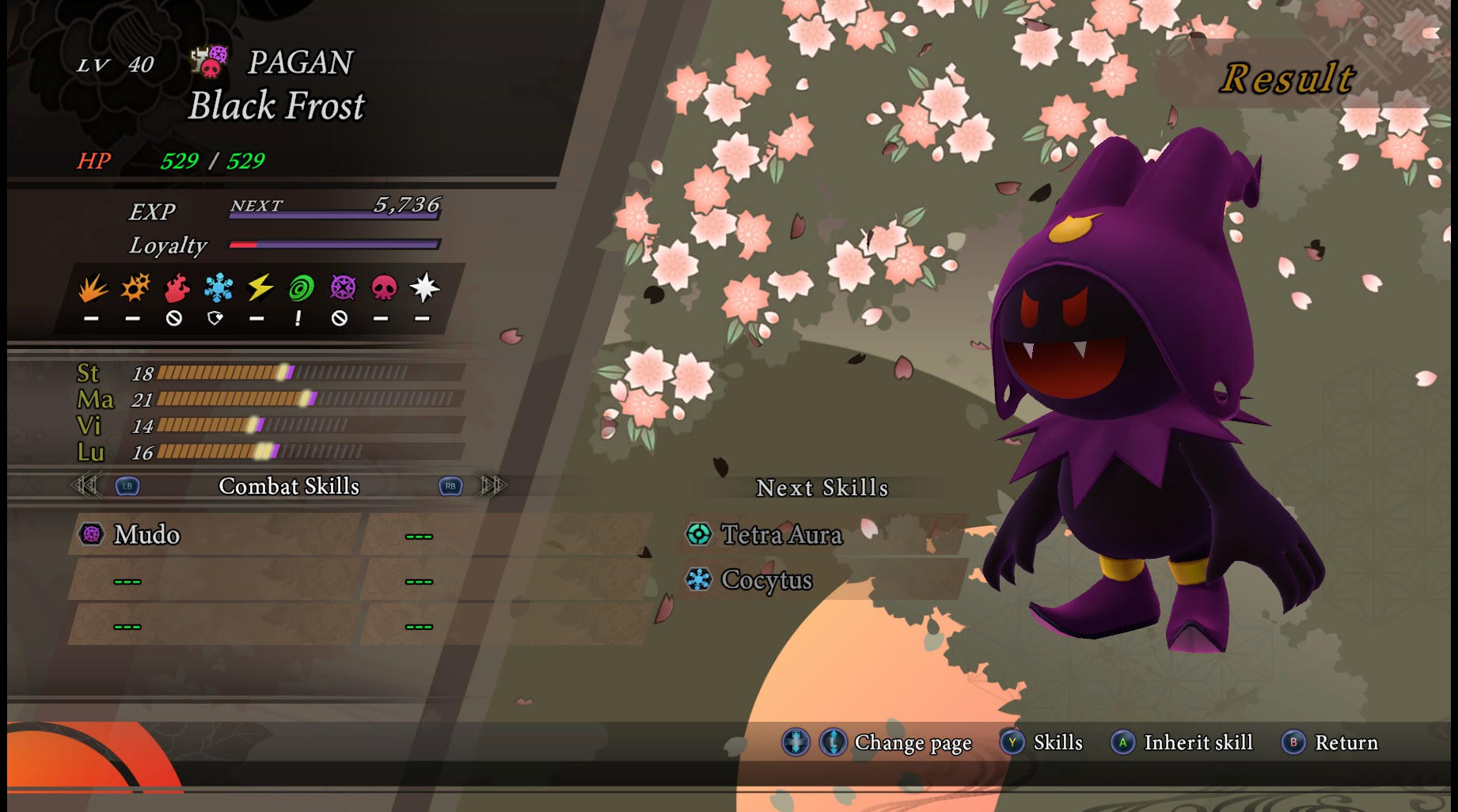Click the Loyalty progress bar
This screenshot has height=812, width=1458.
pyautogui.click(x=332, y=245)
